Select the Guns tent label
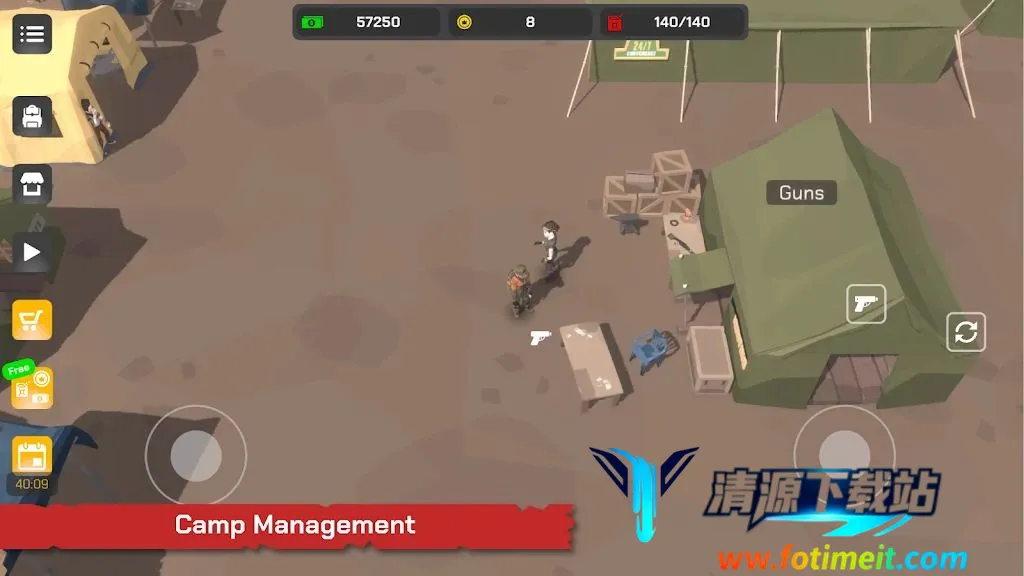The width and height of the screenshot is (1024, 576). coord(801,193)
